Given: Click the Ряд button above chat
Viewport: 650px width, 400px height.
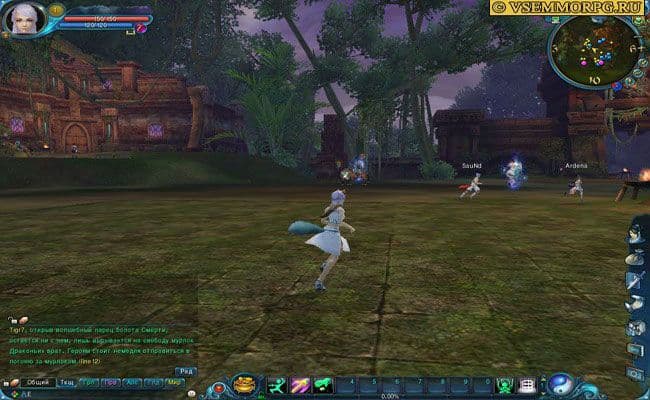Looking at the screenshot, I should [x=186, y=372].
